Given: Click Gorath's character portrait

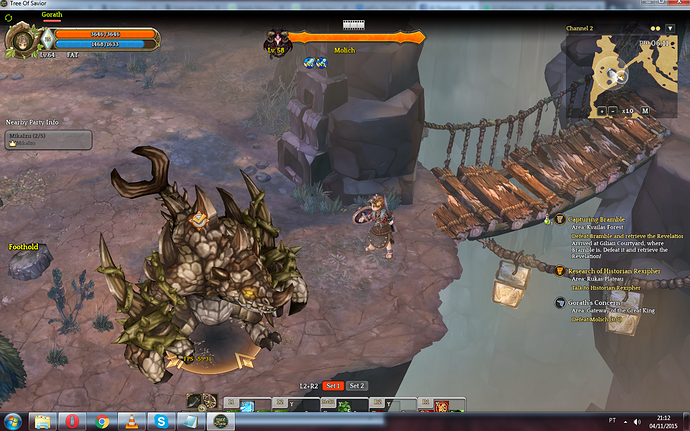Looking at the screenshot, I should [x=21, y=40].
